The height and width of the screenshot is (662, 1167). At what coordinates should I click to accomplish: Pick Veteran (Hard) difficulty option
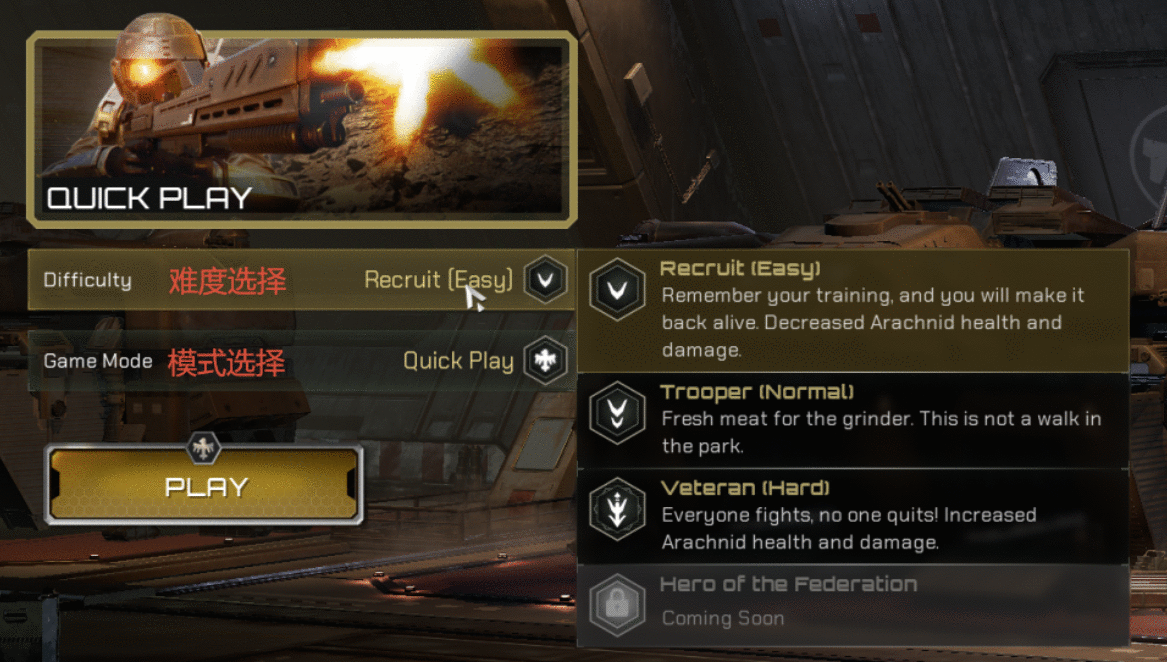coord(852,515)
